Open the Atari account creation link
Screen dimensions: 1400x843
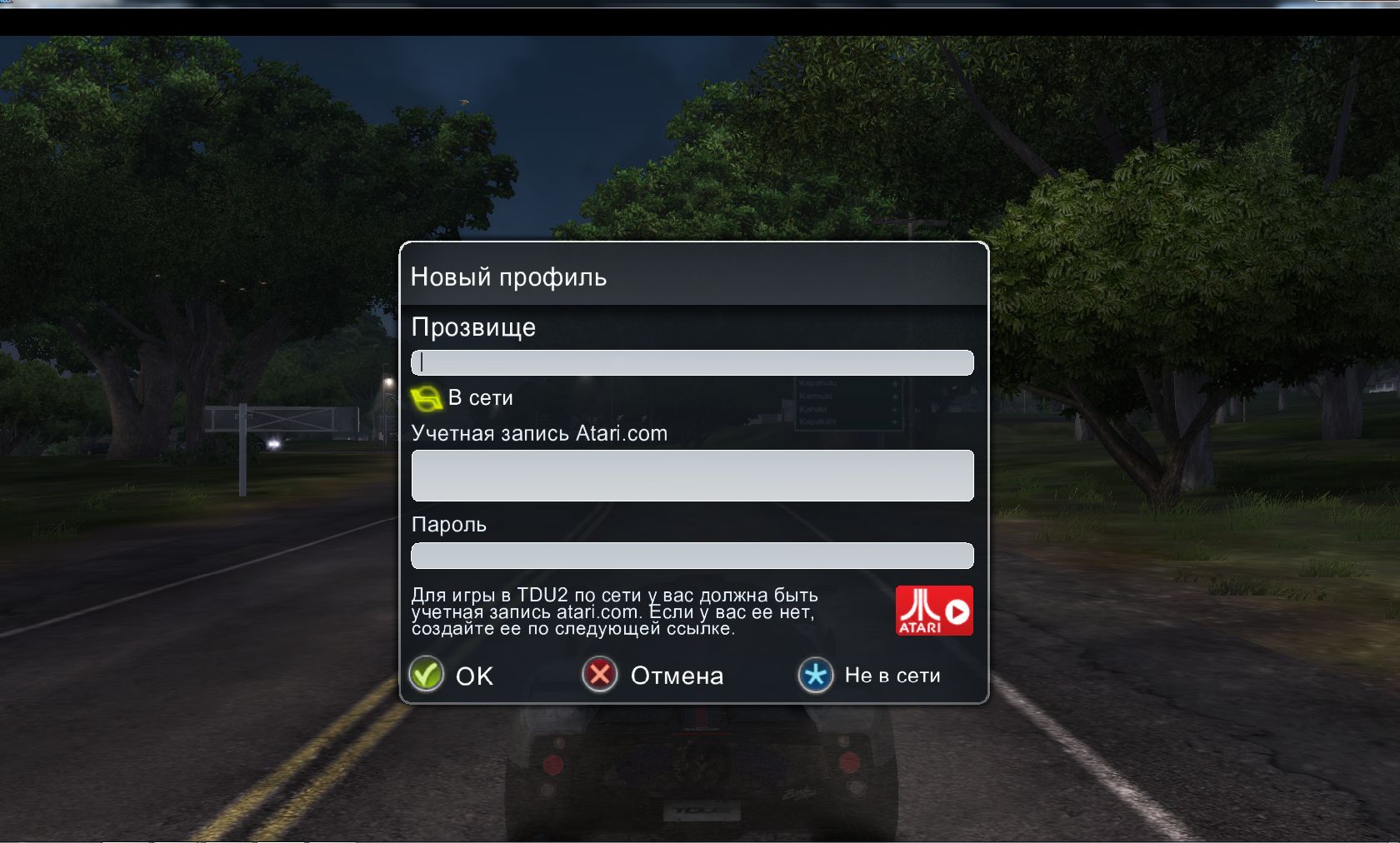[933, 611]
